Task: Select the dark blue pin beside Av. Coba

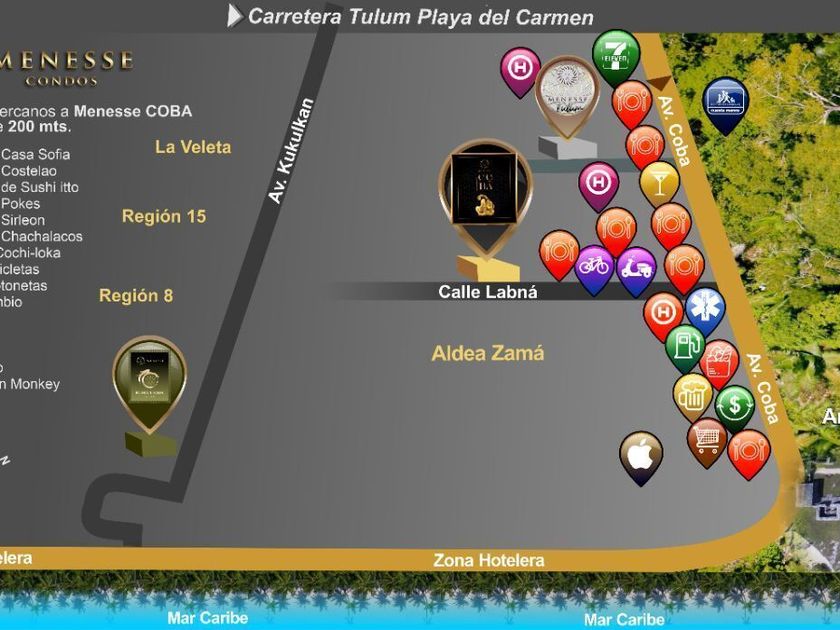Action: [724, 101]
